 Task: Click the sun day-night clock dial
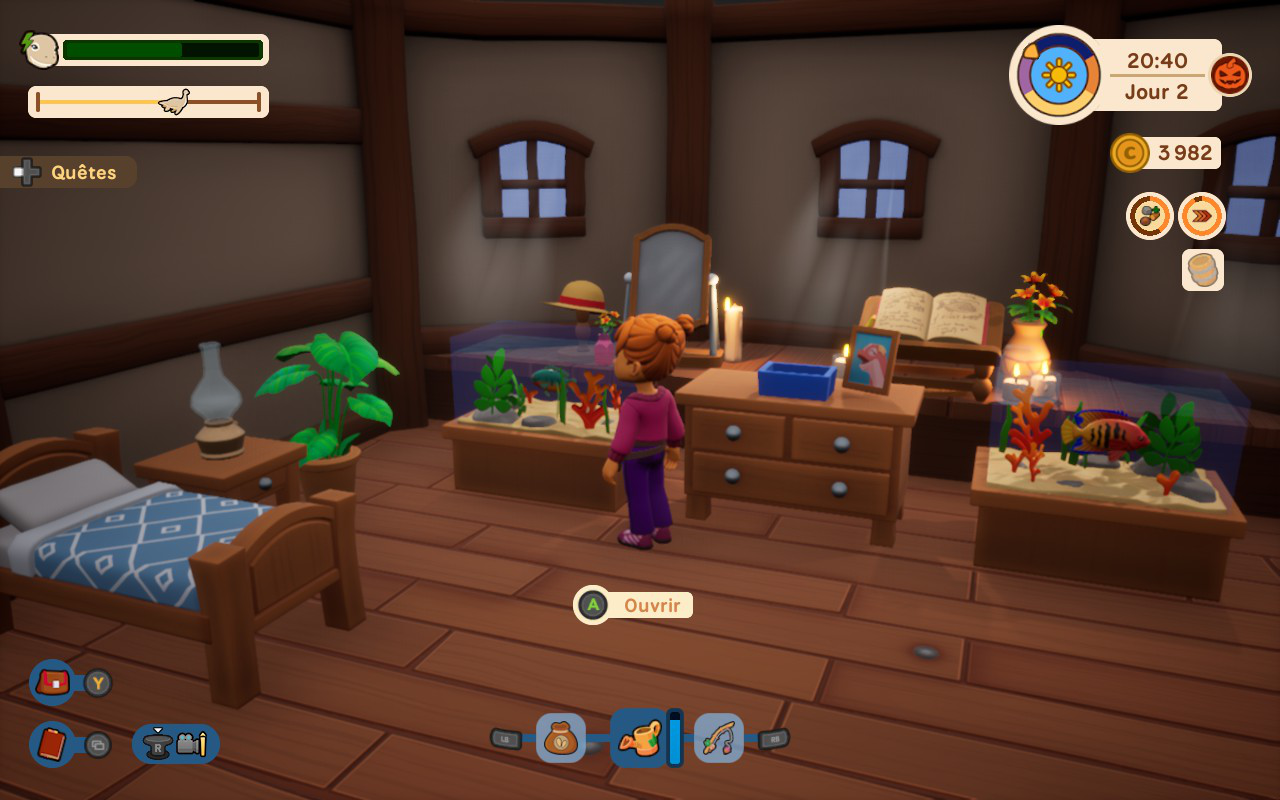pos(1056,75)
